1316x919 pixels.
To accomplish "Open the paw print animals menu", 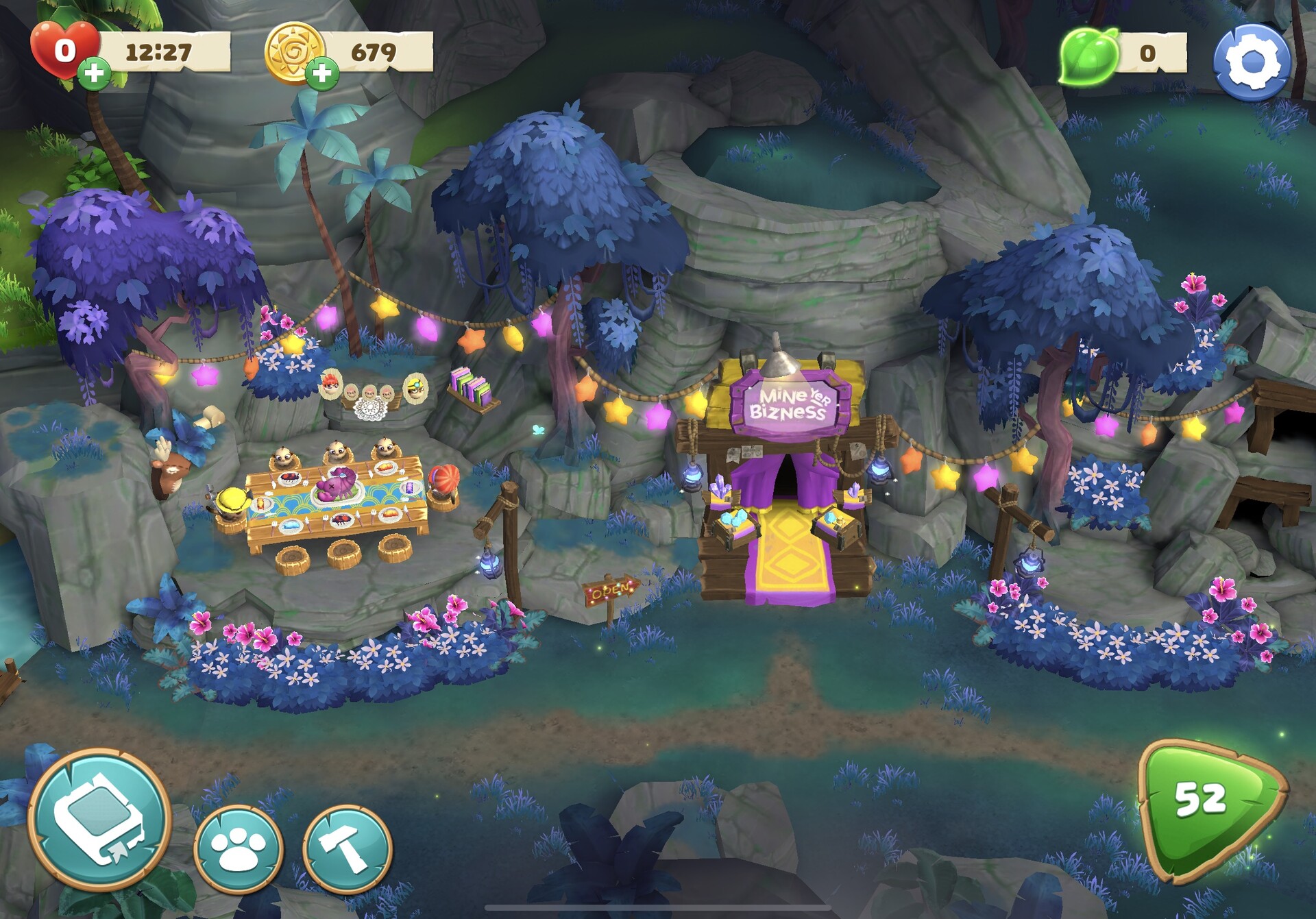I will [x=238, y=849].
